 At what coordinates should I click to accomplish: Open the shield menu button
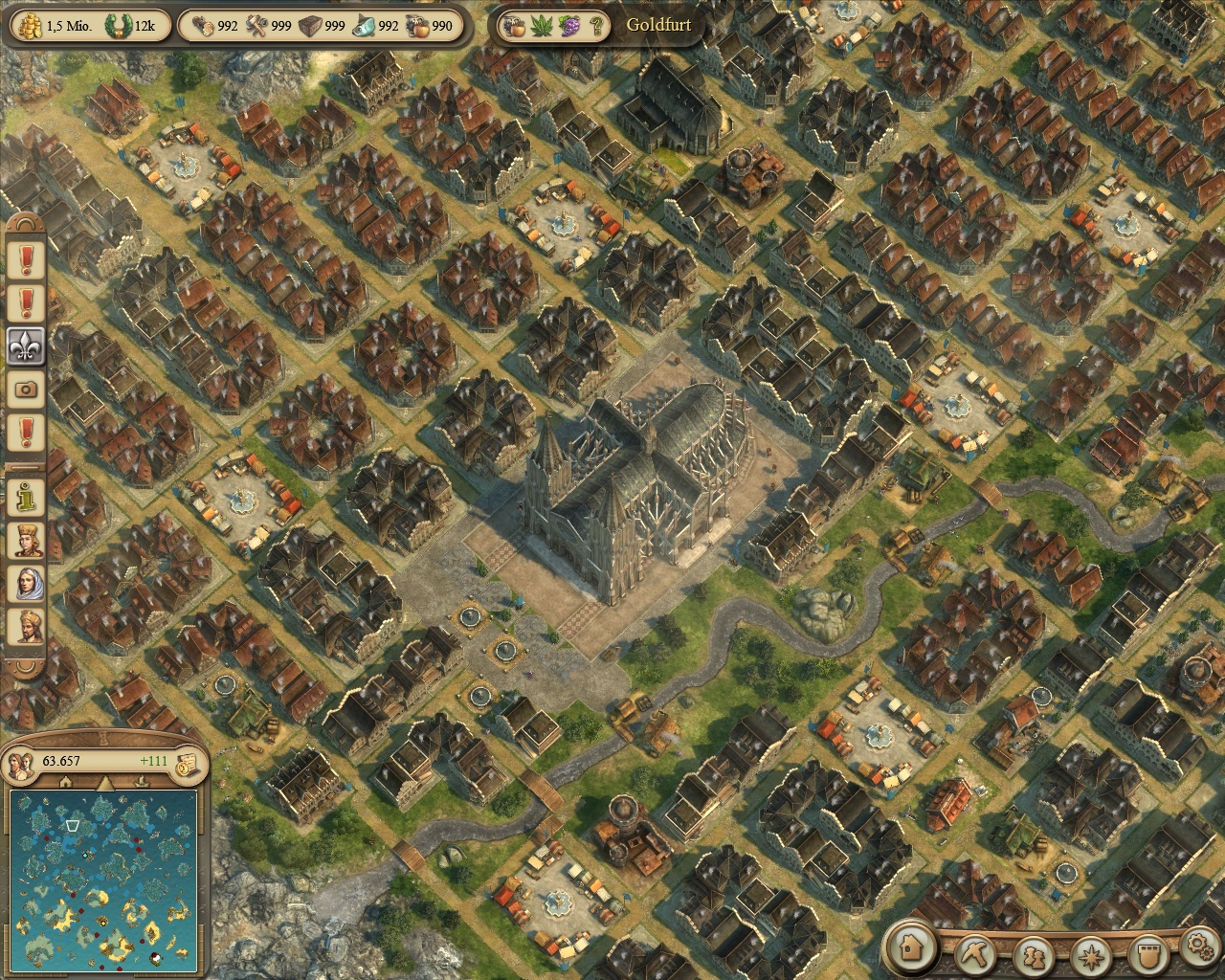[x=1146, y=954]
